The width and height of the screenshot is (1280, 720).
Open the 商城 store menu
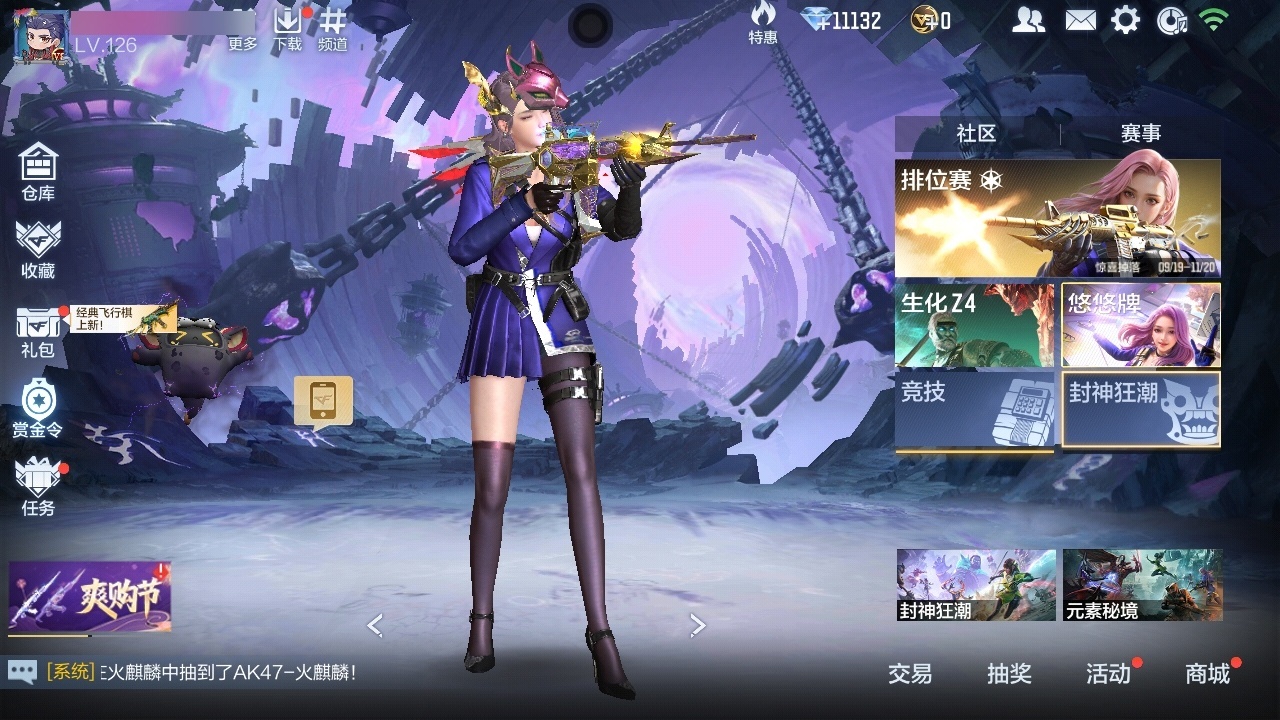pyautogui.click(x=1207, y=674)
